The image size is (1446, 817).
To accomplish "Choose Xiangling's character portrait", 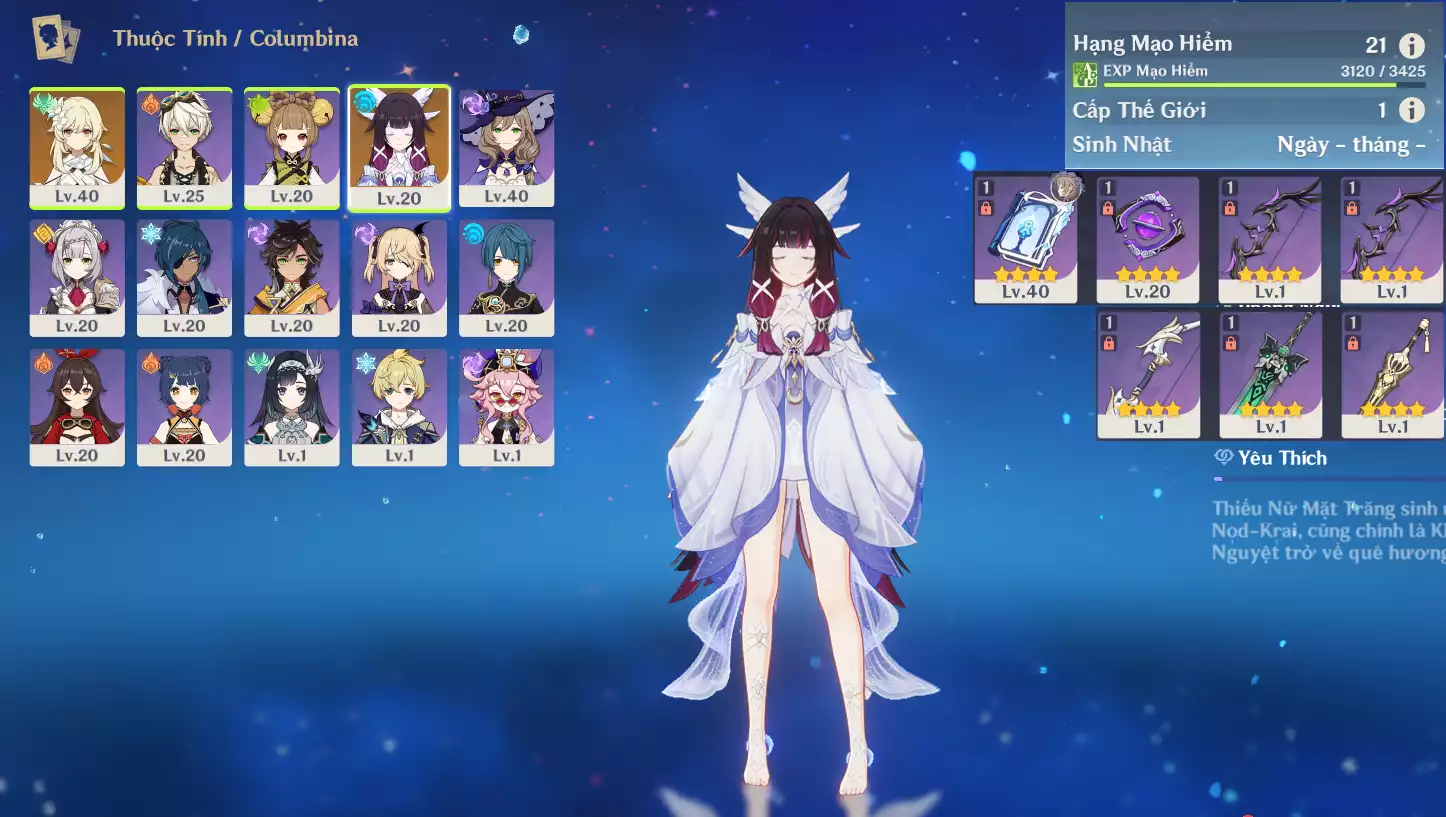I will pyautogui.click(x=184, y=406).
